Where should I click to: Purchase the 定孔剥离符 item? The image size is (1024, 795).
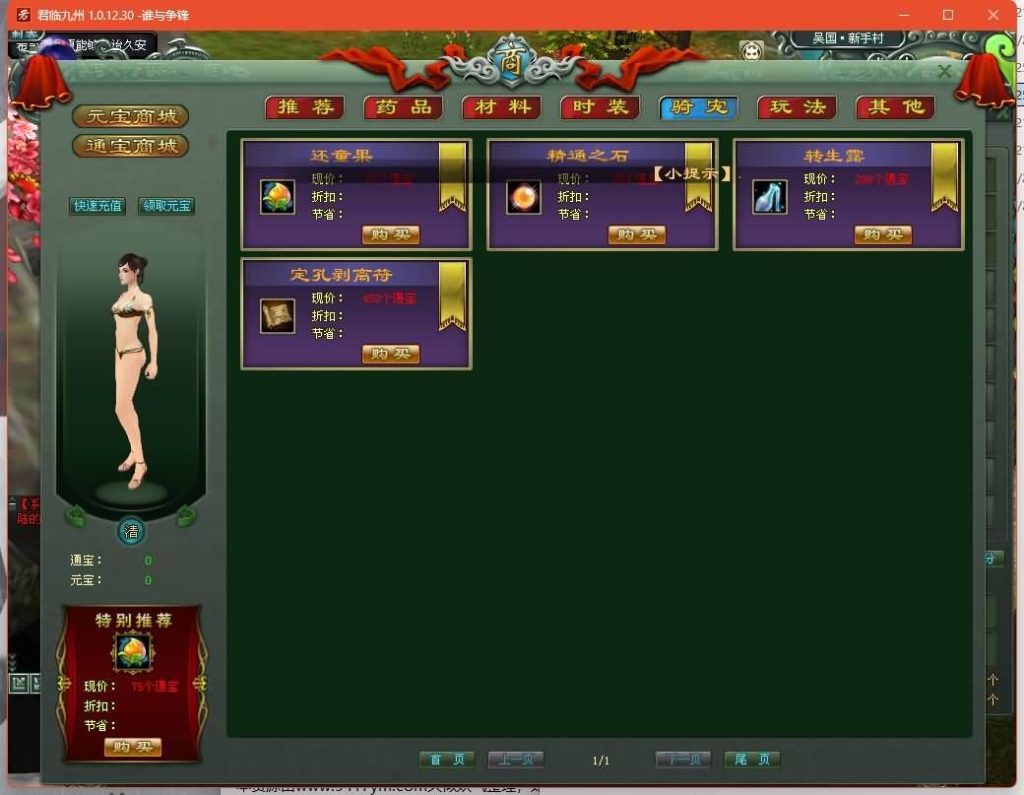tap(390, 354)
